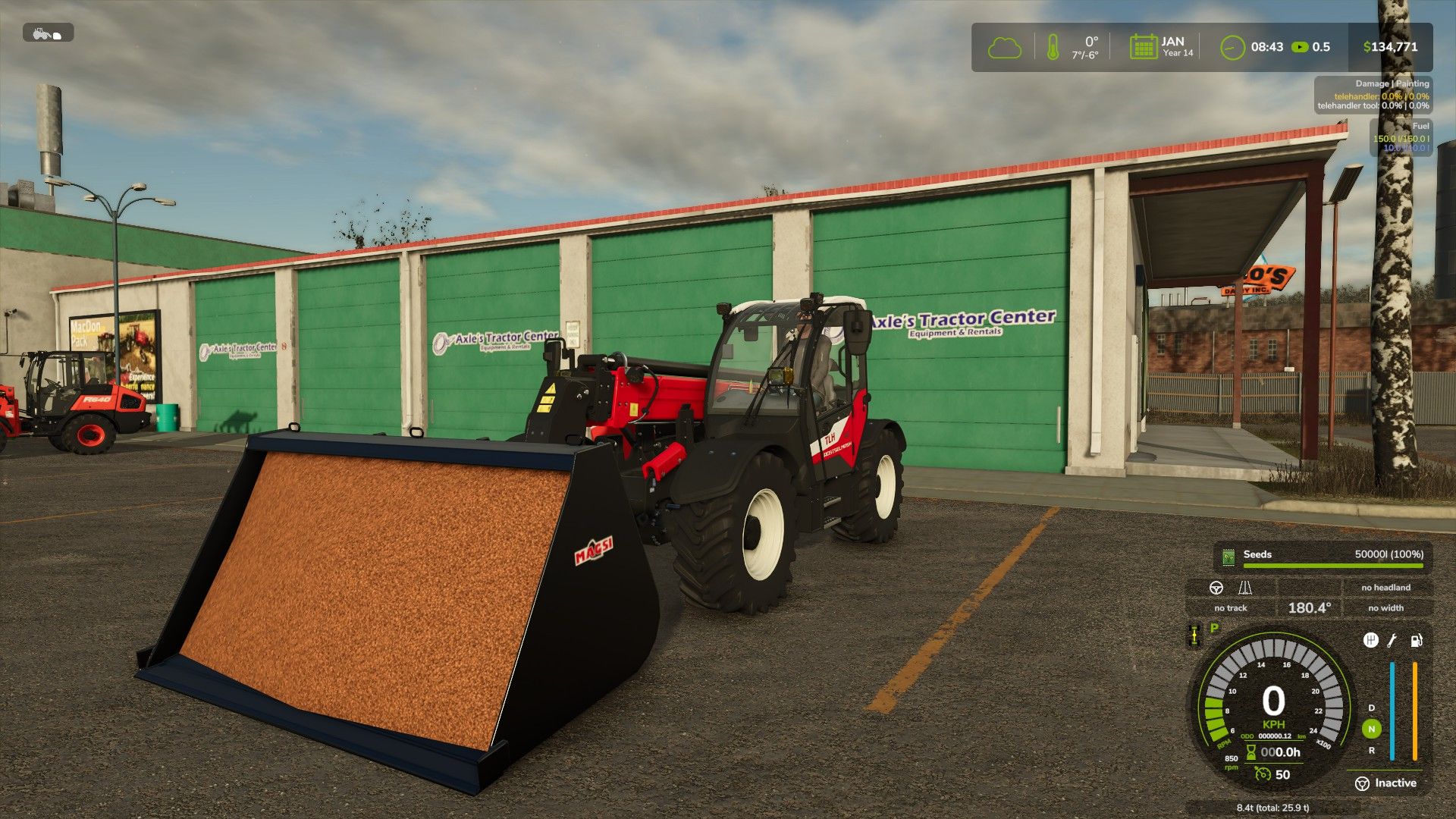Select the green clock icon

(1232, 48)
